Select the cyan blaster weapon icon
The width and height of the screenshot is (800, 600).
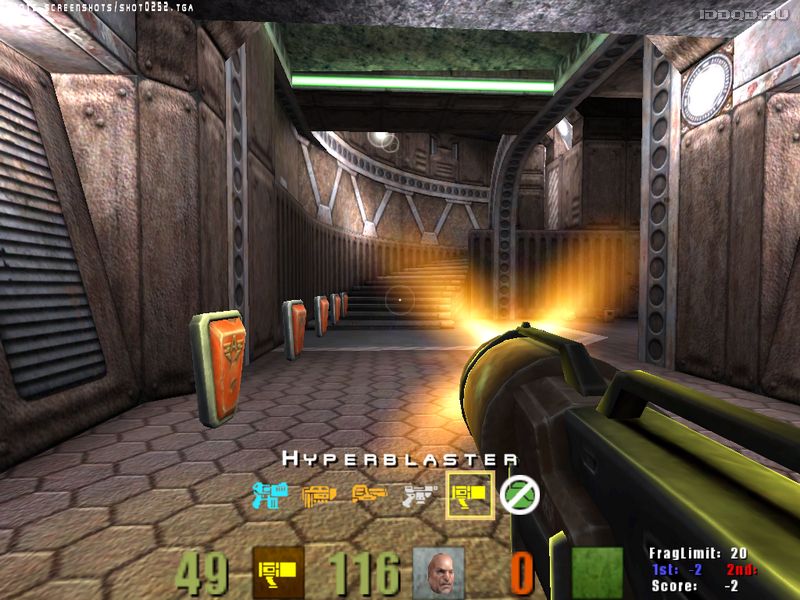pyautogui.click(x=269, y=493)
